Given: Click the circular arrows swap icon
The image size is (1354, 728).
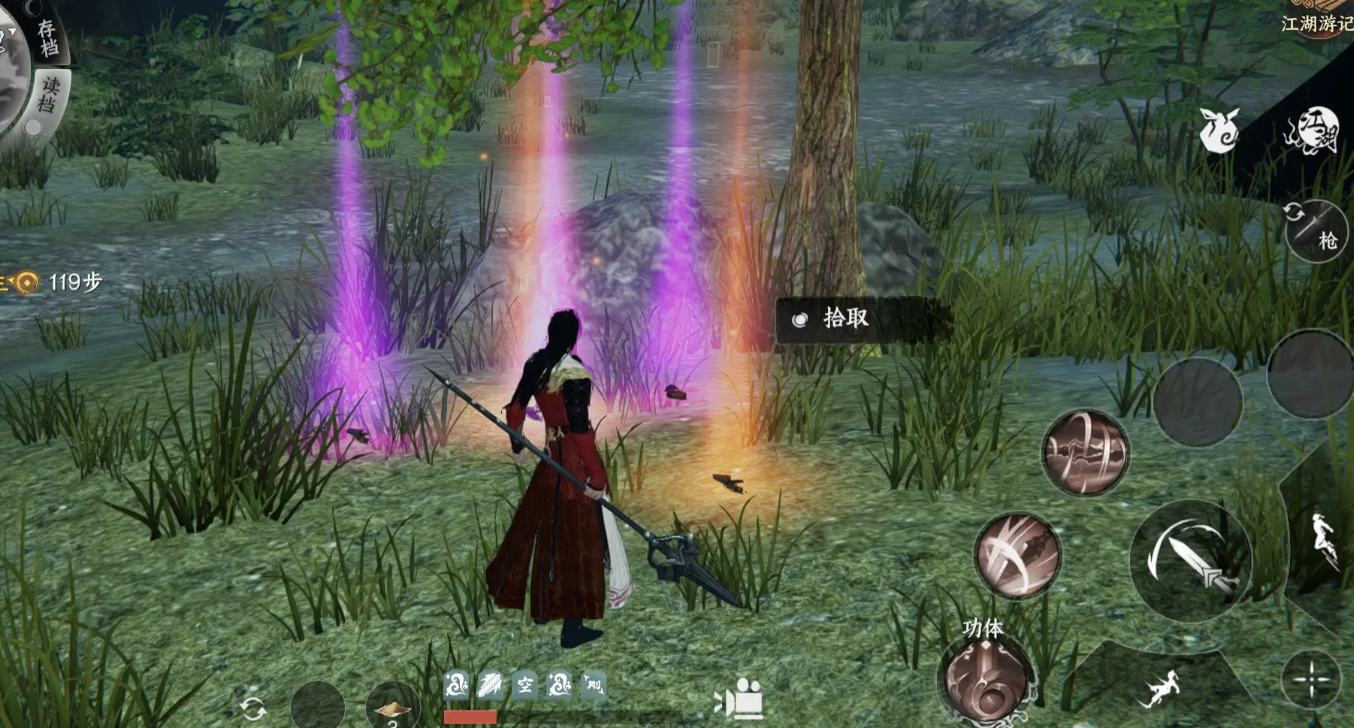Looking at the screenshot, I should point(254,709).
